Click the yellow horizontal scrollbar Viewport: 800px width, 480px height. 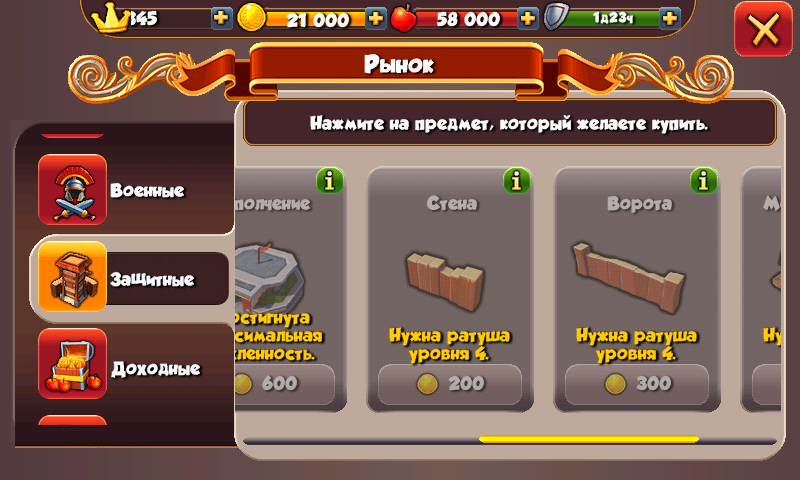pos(588,438)
